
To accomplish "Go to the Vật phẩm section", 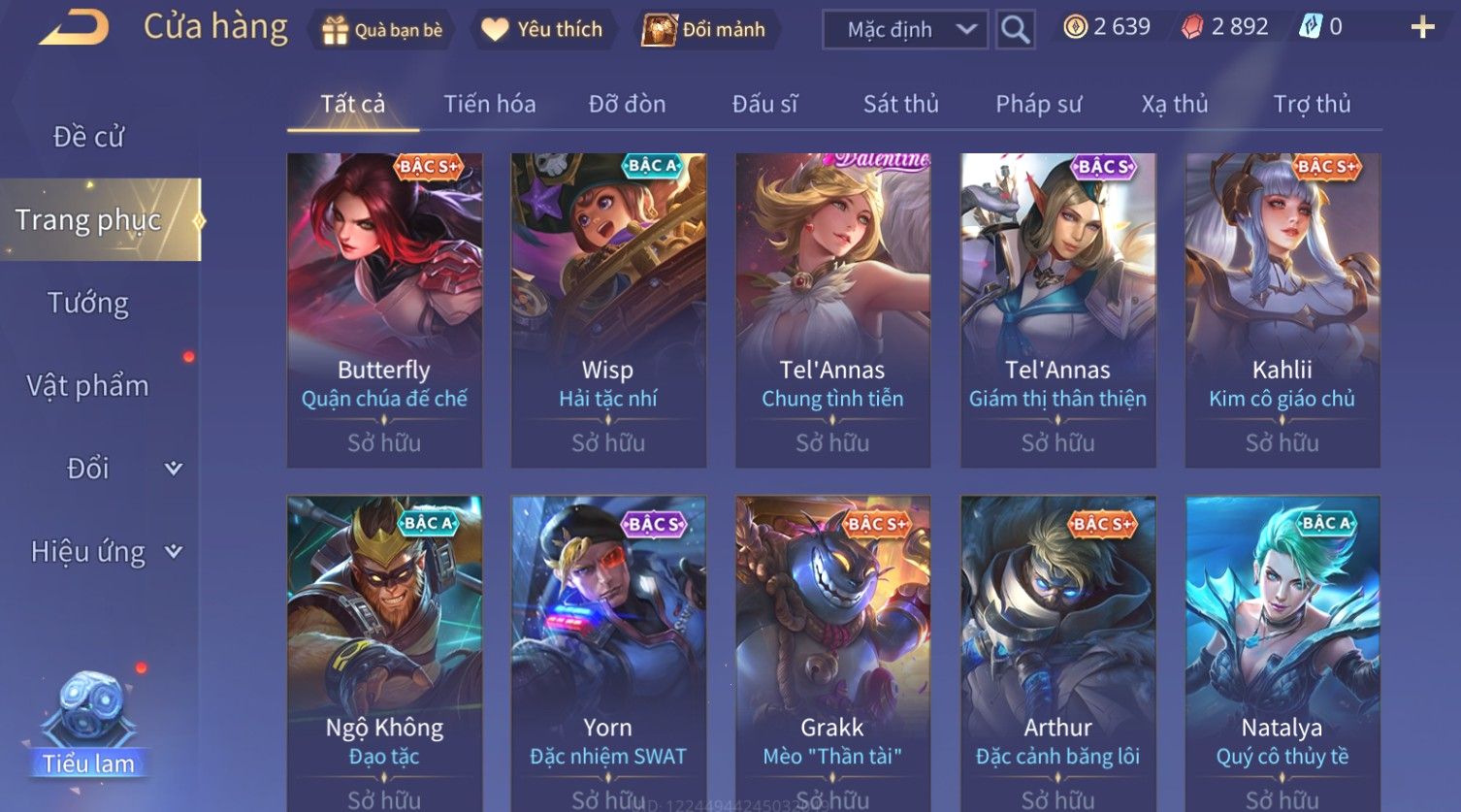I will click(88, 386).
